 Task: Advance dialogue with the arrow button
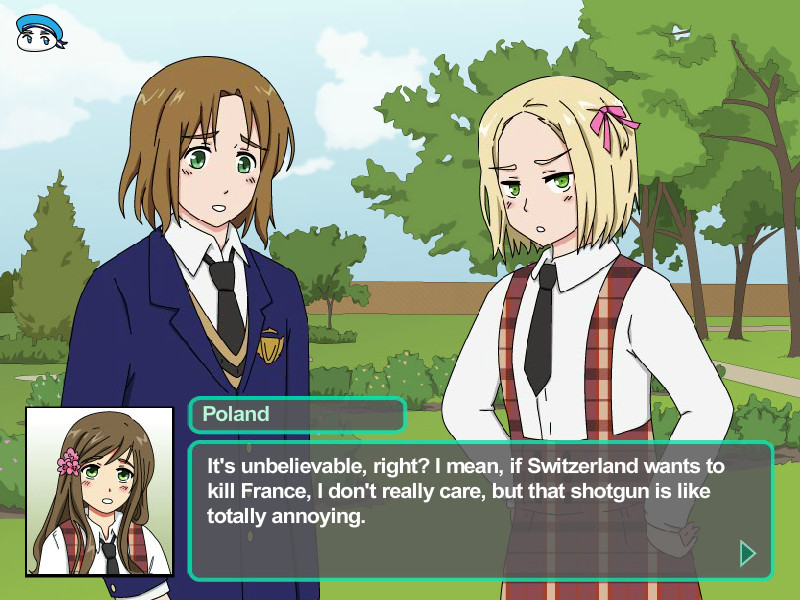(746, 553)
